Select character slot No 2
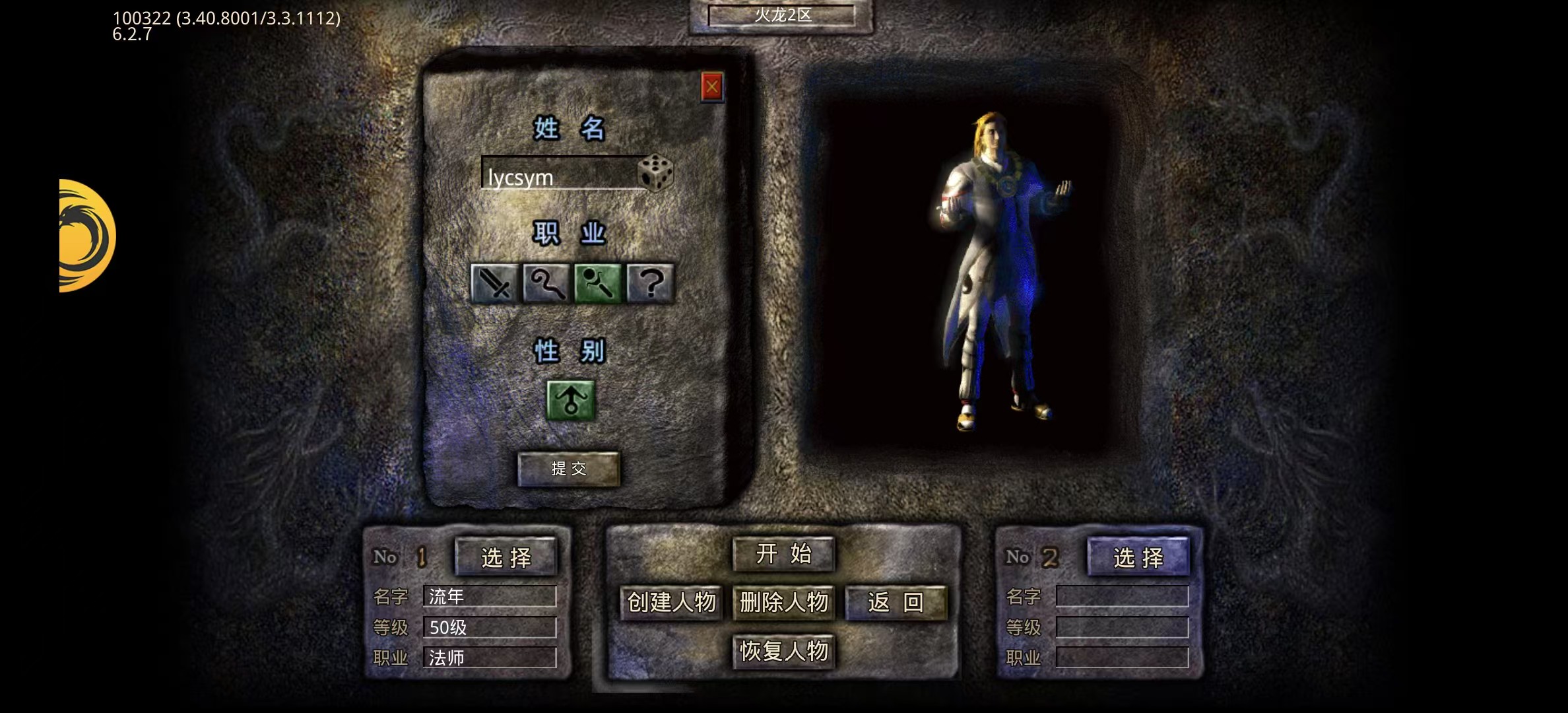Image resolution: width=1568 pixels, height=713 pixels. (x=1138, y=558)
